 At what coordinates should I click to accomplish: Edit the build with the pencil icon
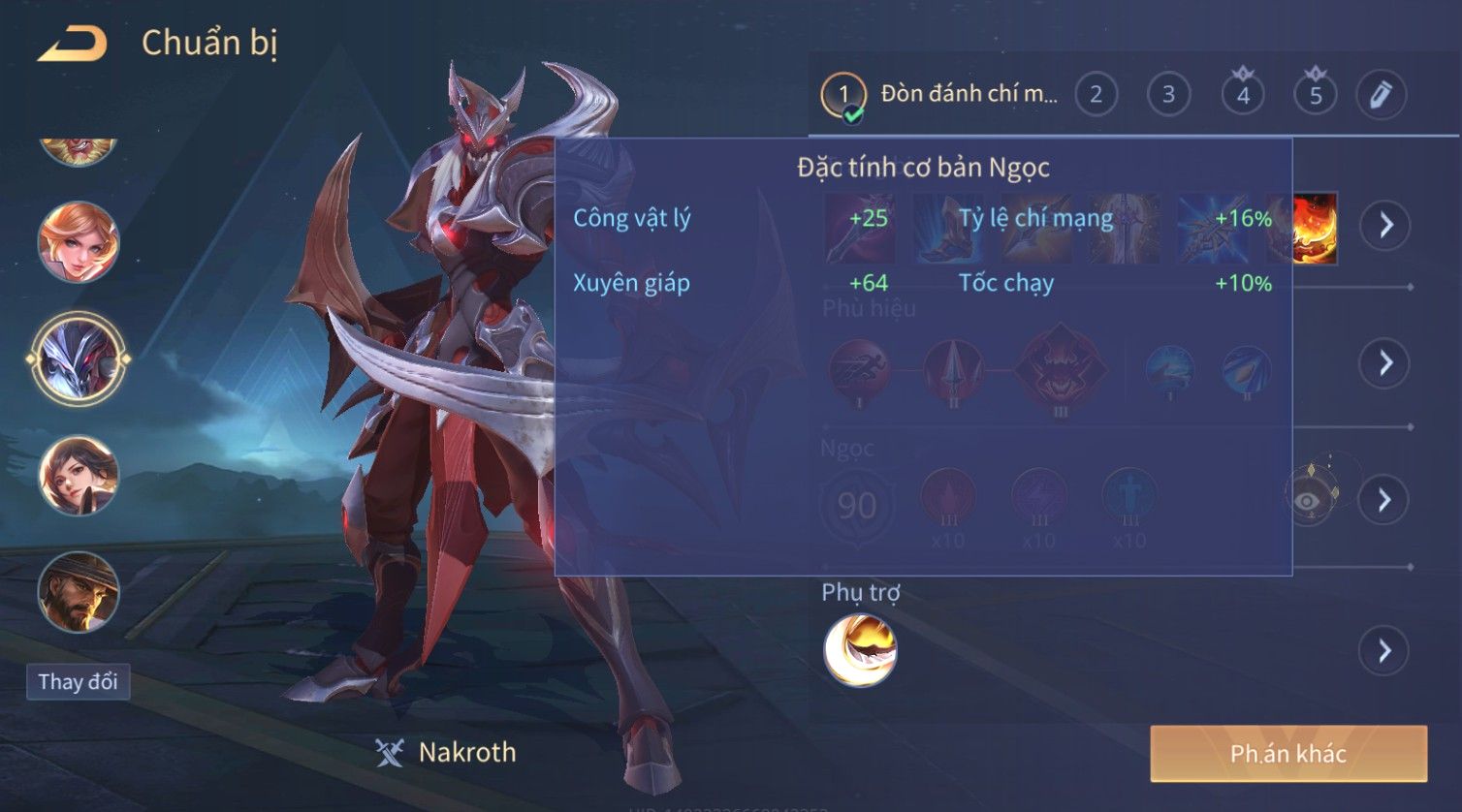tap(1381, 95)
